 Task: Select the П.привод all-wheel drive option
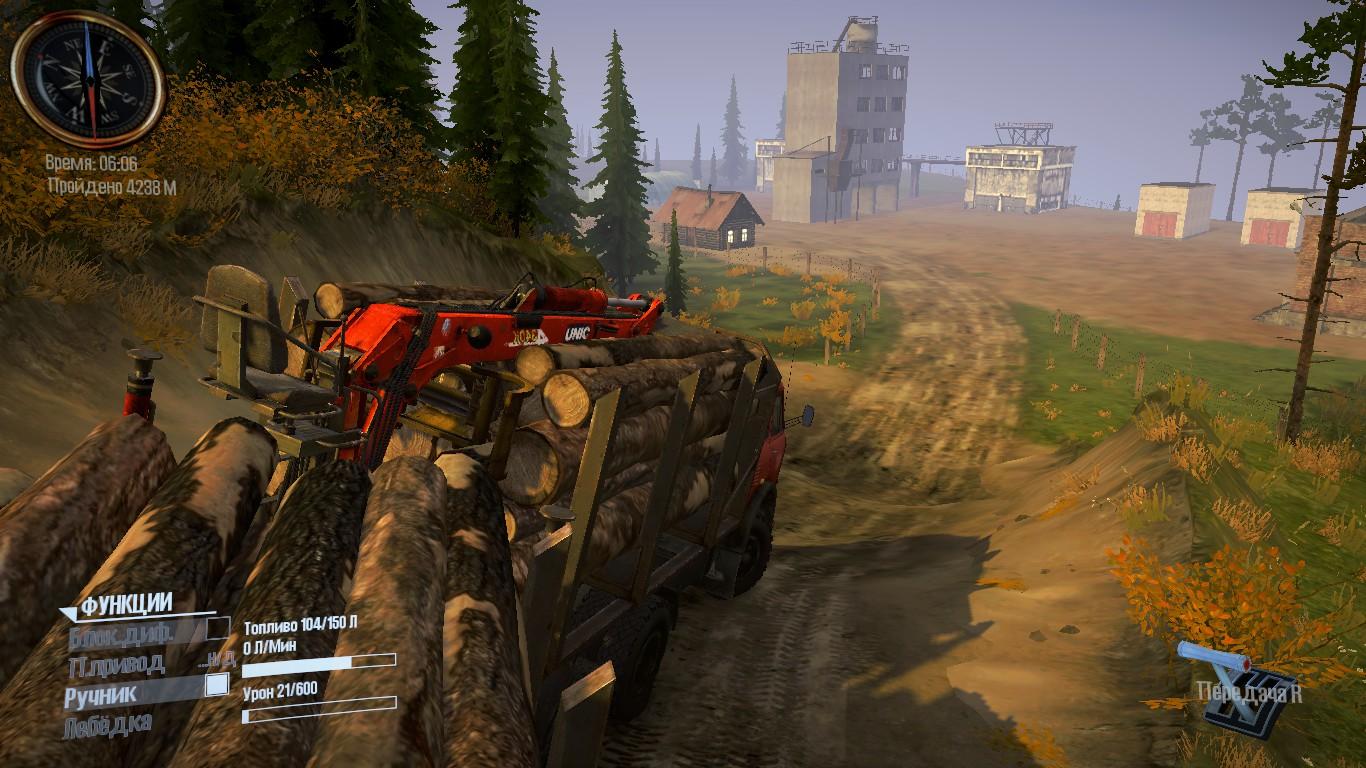[x=116, y=663]
